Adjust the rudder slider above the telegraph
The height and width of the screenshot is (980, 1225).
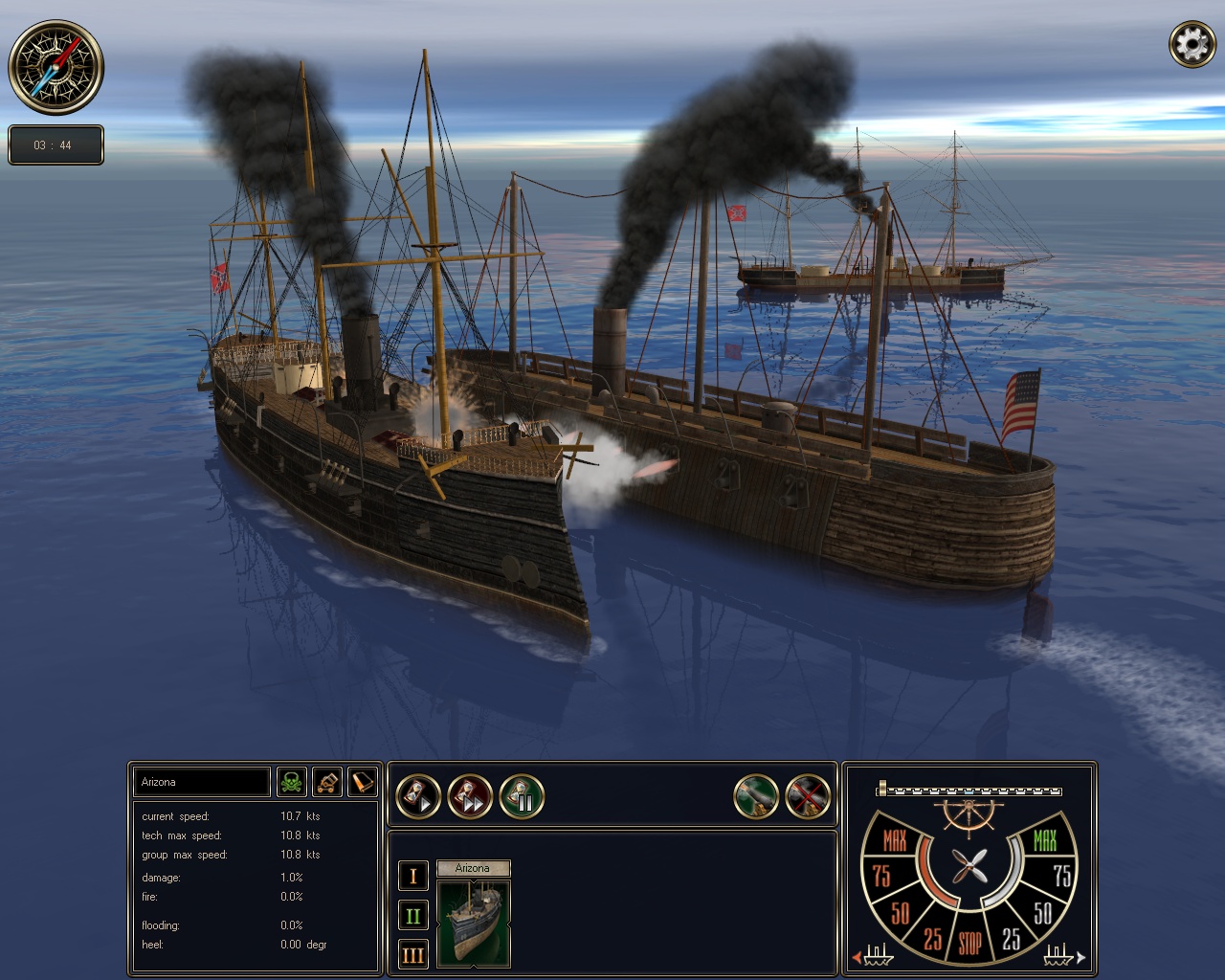(969, 792)
